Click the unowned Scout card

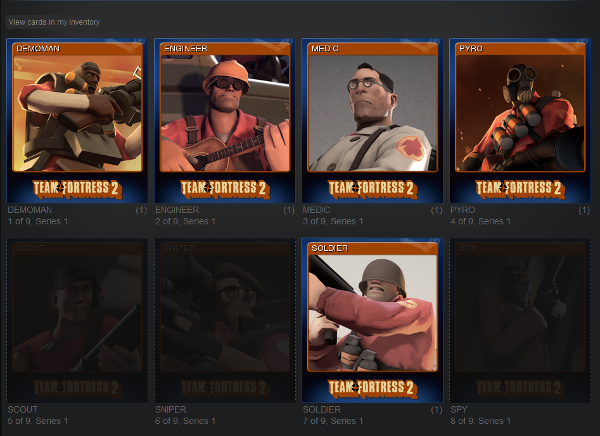(77, 319)
